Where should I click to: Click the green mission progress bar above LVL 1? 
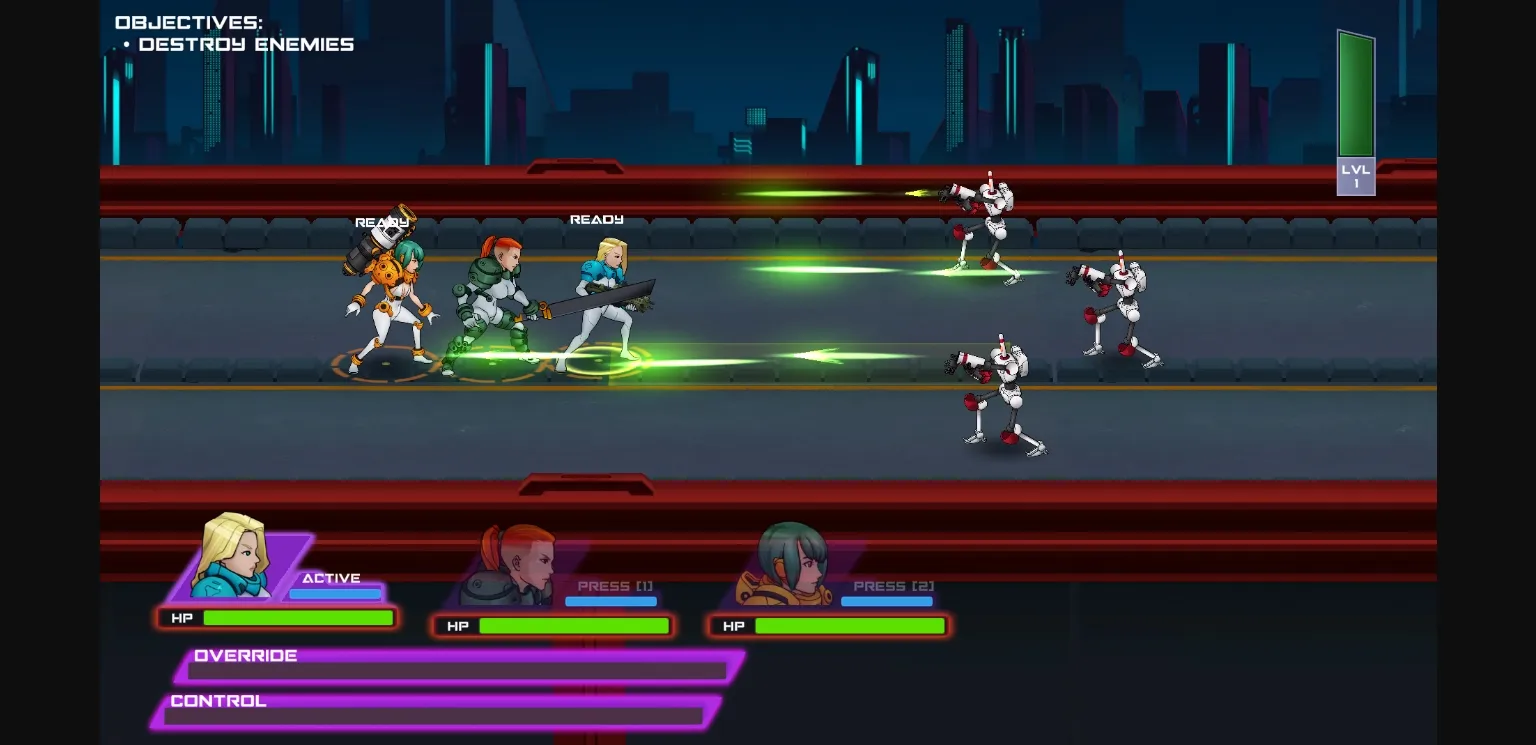pyautogui.click(x=1356, y=95)
